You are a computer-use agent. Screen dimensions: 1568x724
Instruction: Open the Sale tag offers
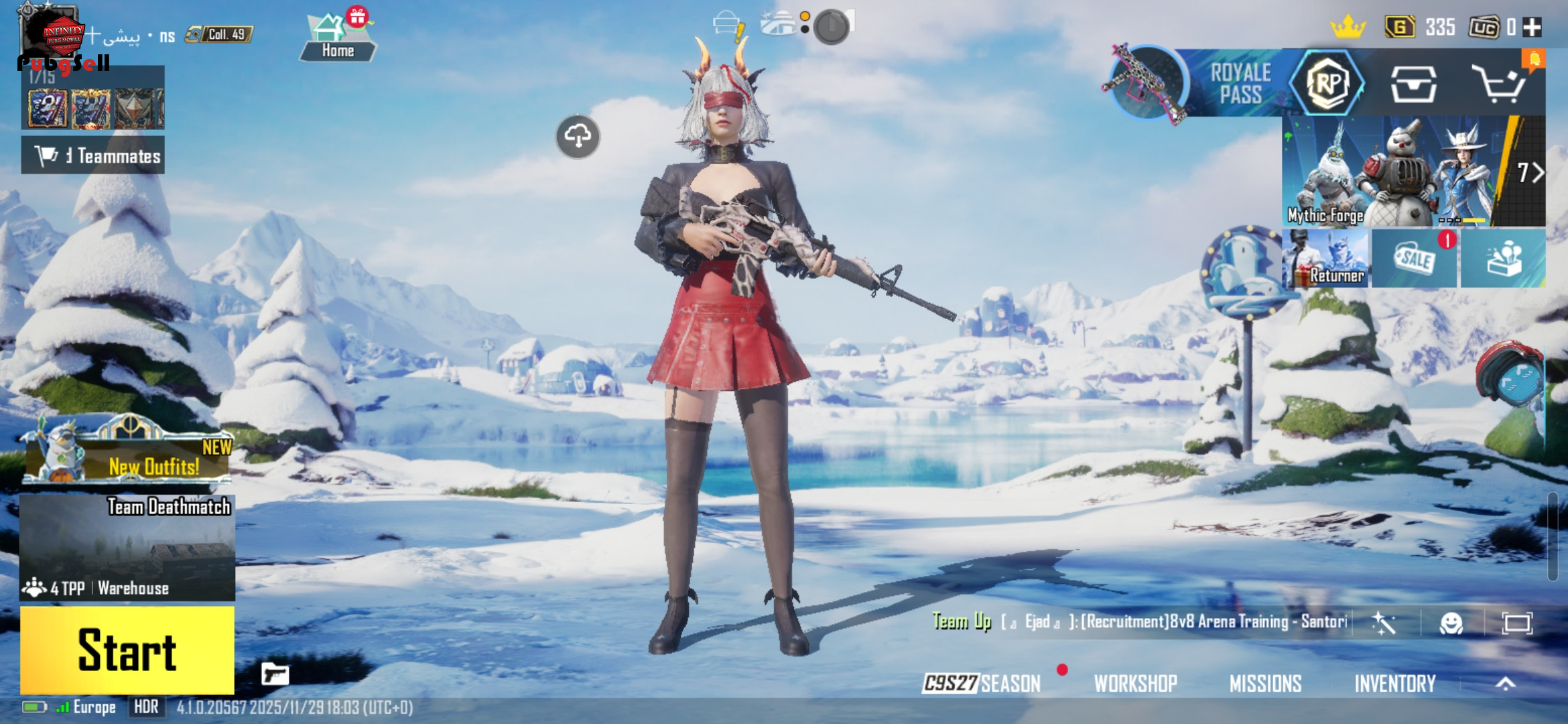pos(1414,259)
